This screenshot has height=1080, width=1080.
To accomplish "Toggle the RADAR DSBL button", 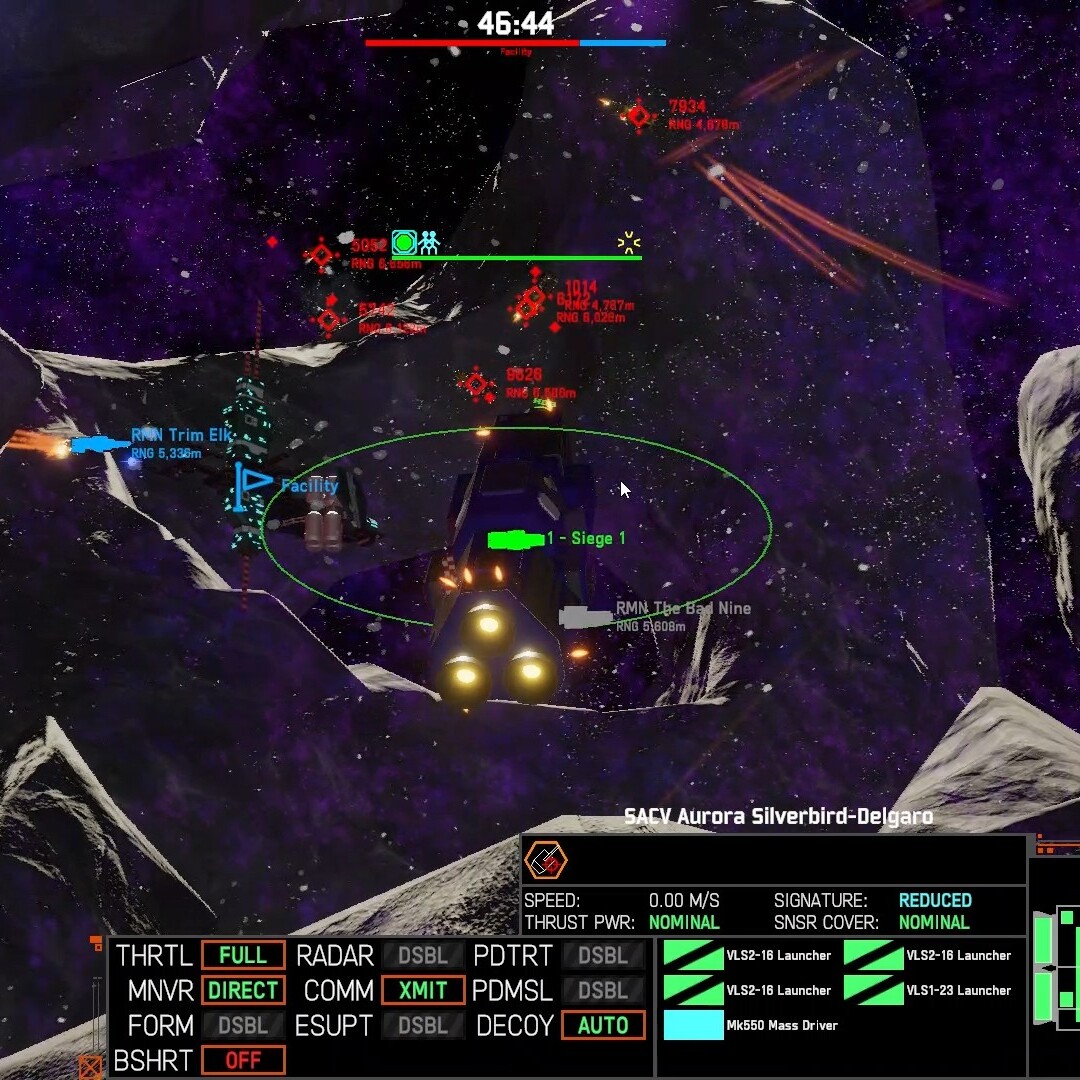I will pyautogui.click(x=423, y=955).
